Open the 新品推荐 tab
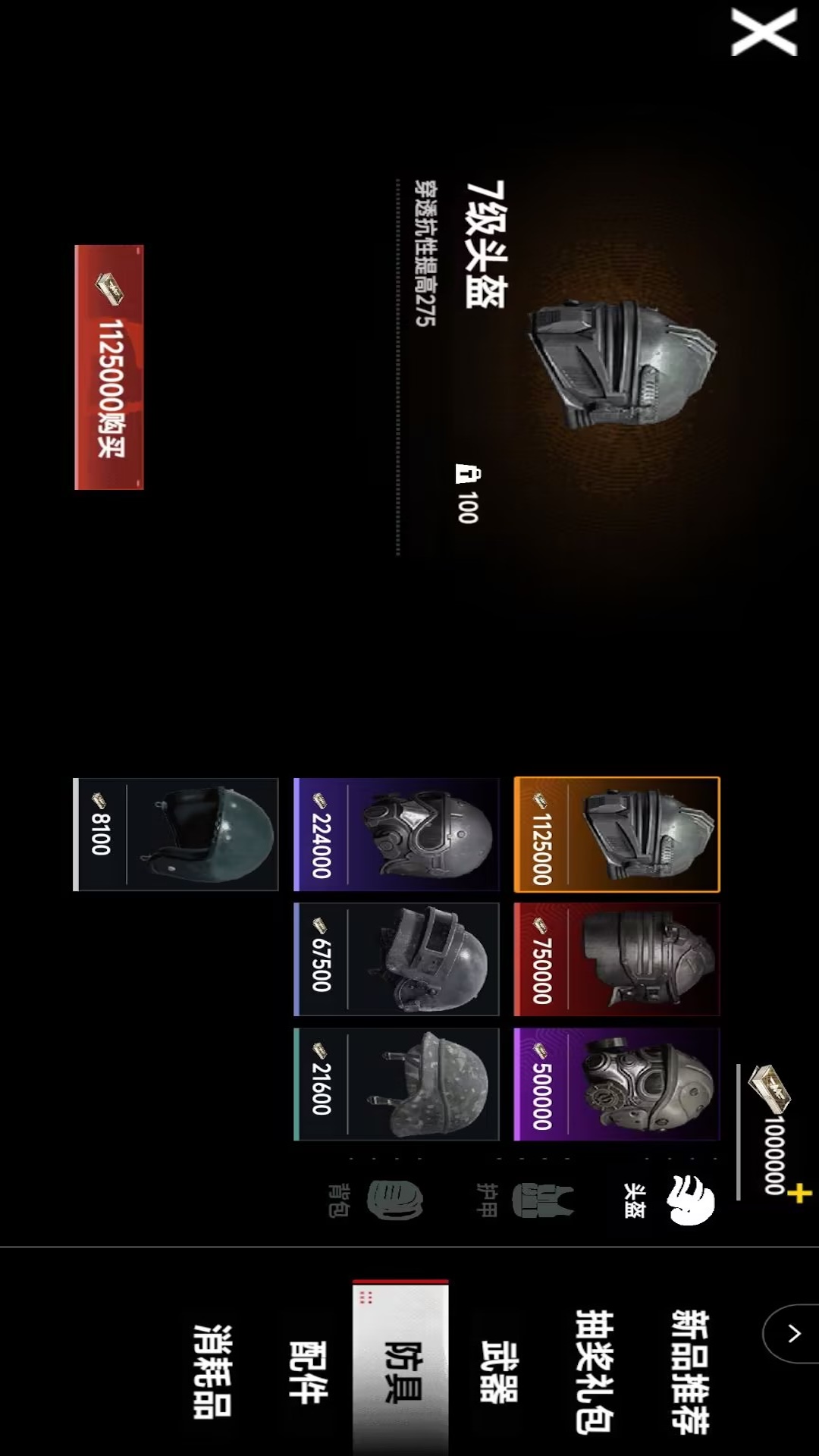This screenshot has height=1456, width=819. 690,1371
